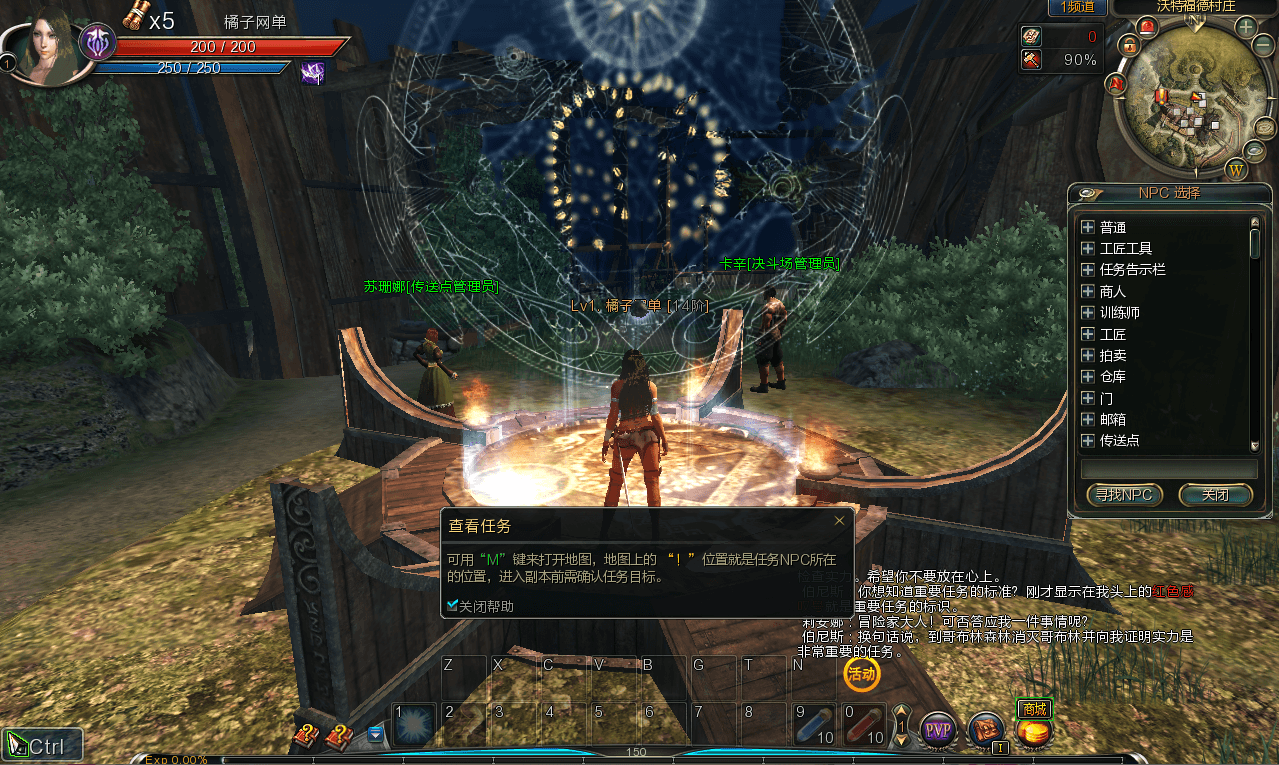The width and height of the screenshot is (1279, 765).
Task: Open the 活动 events button
Action: (x=861, y=674)
